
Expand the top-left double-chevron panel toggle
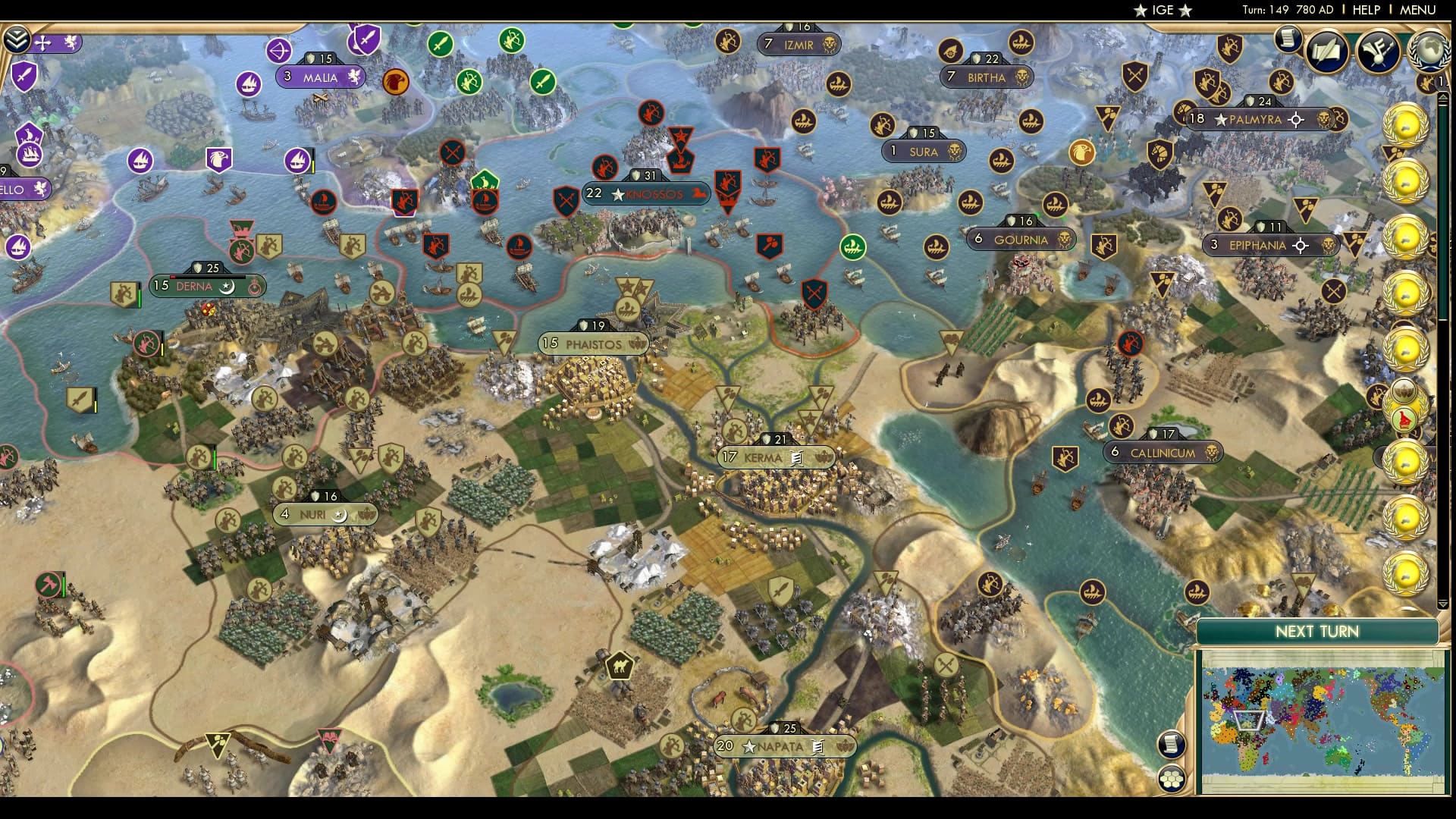[x=16, y=39]
